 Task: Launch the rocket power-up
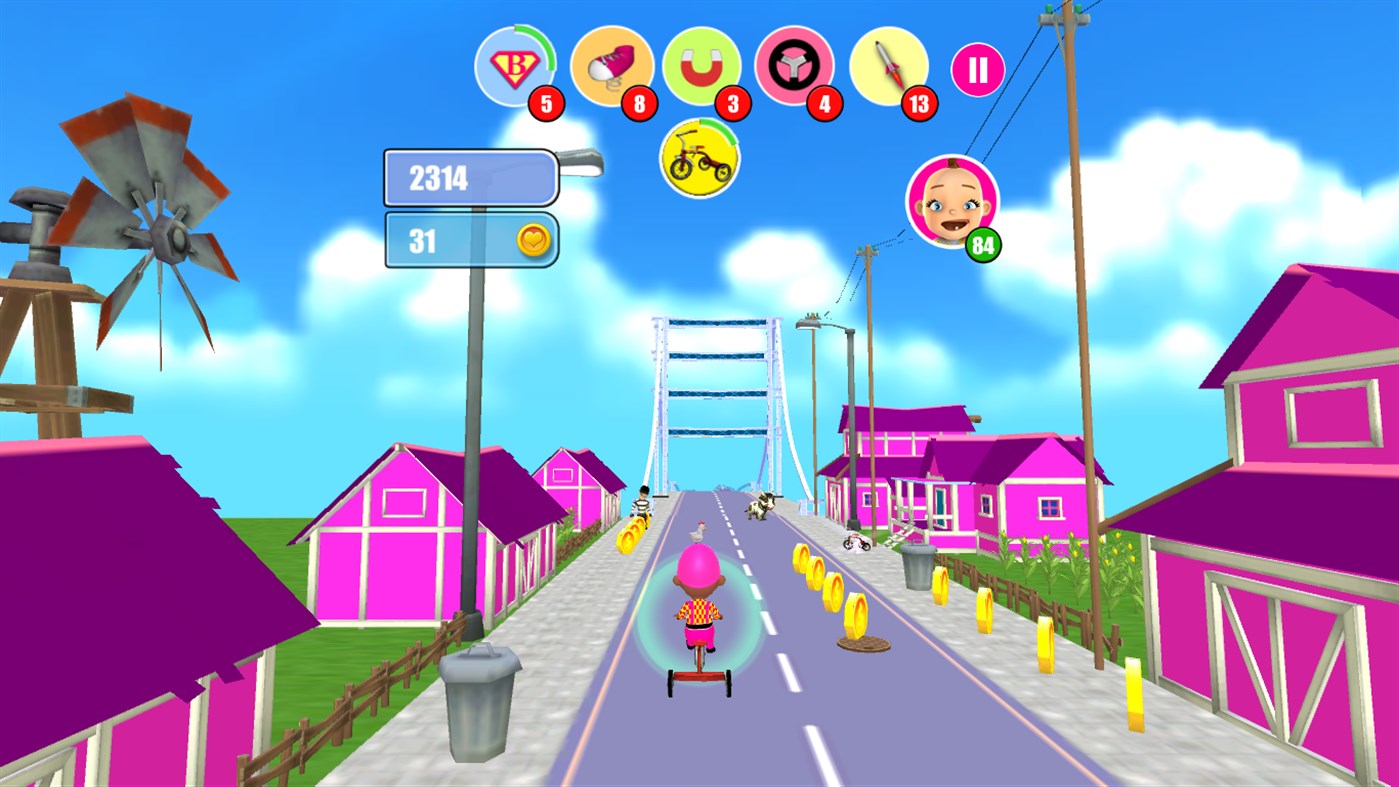coord(889,66)
